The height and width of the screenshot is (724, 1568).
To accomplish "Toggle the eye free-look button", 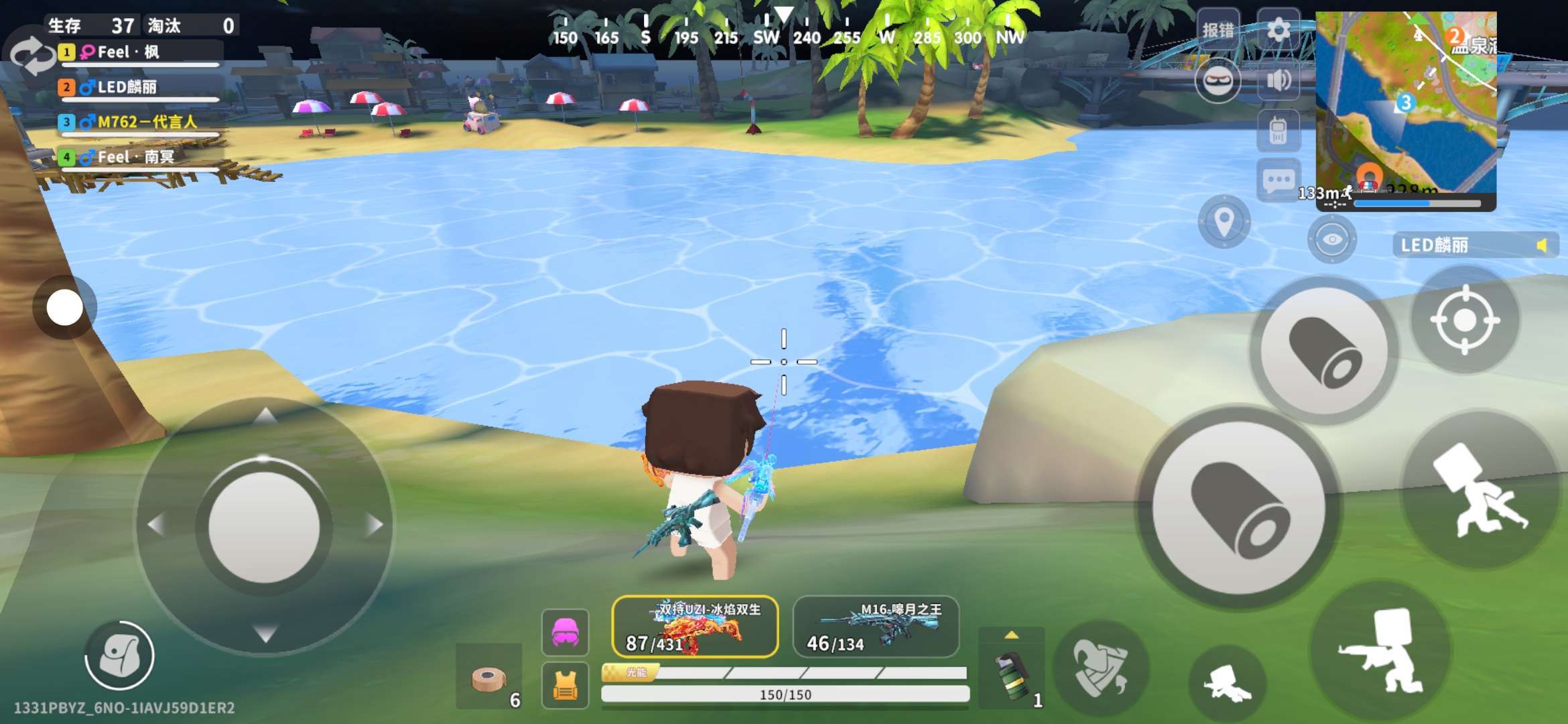I will pos(1331,239).
